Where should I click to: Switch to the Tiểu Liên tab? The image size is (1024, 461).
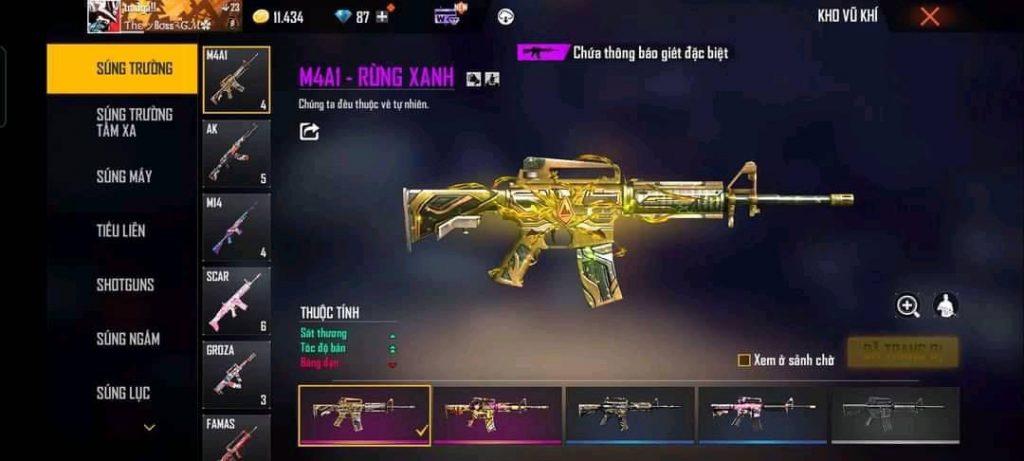click(121, 231)
